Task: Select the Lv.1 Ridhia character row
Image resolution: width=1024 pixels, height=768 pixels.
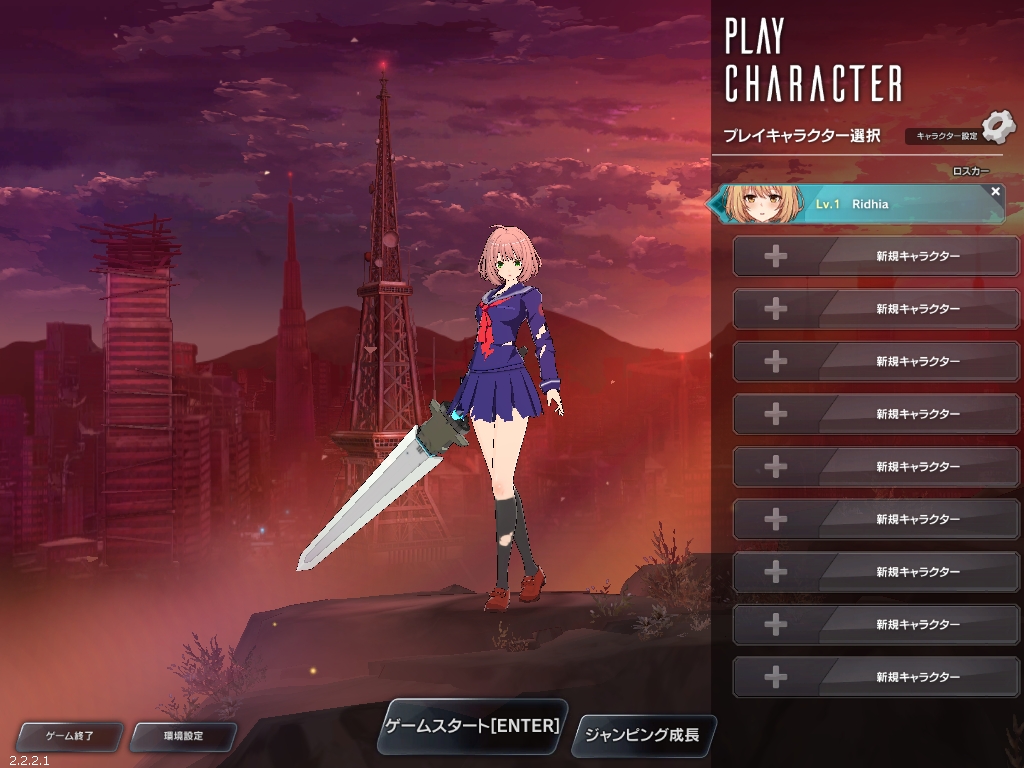Action: pyautogui.click(x=858, y=204)
